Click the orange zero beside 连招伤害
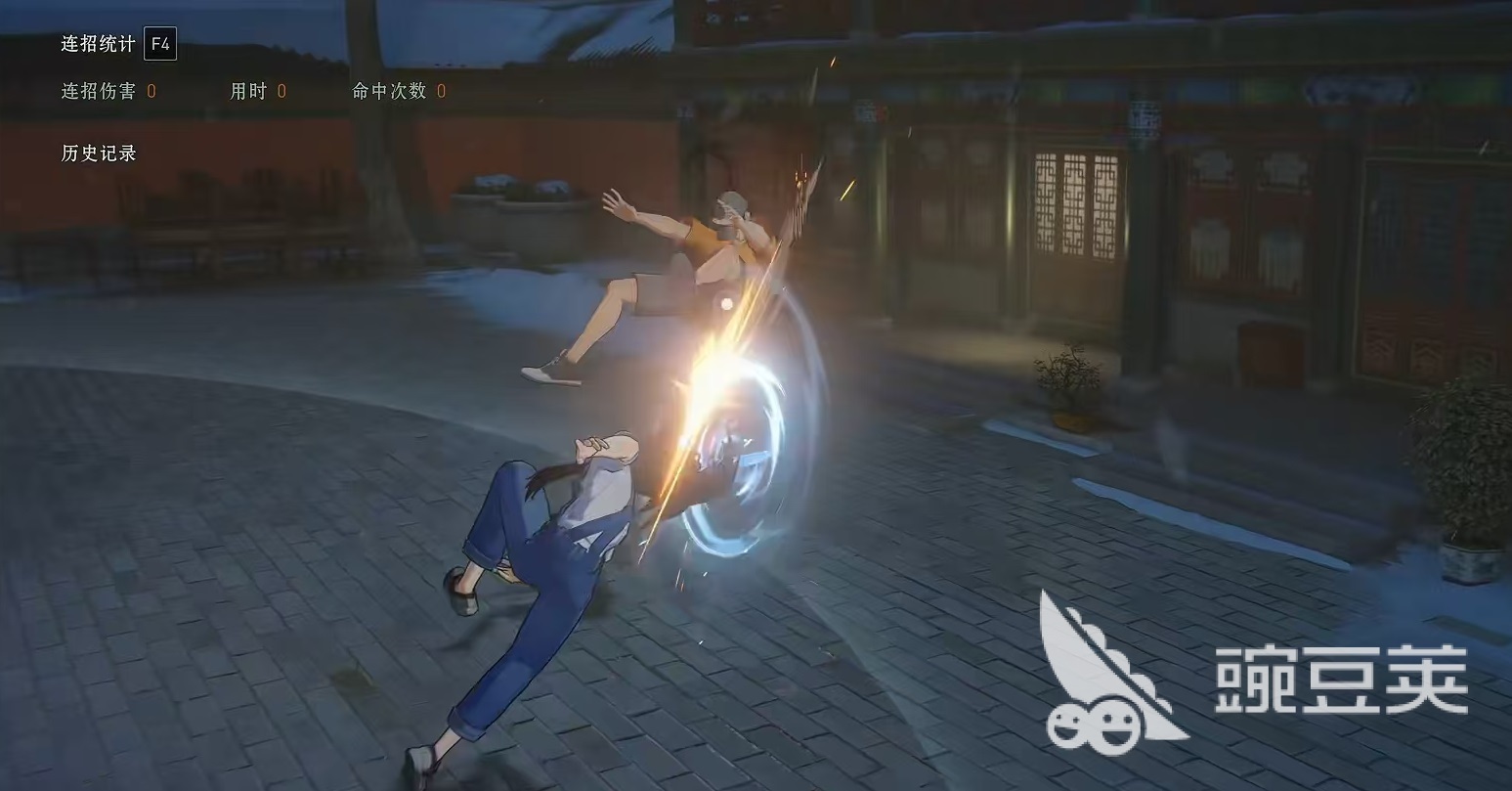The width and height of the screenshot is (1512, 791). pos(150,90)
